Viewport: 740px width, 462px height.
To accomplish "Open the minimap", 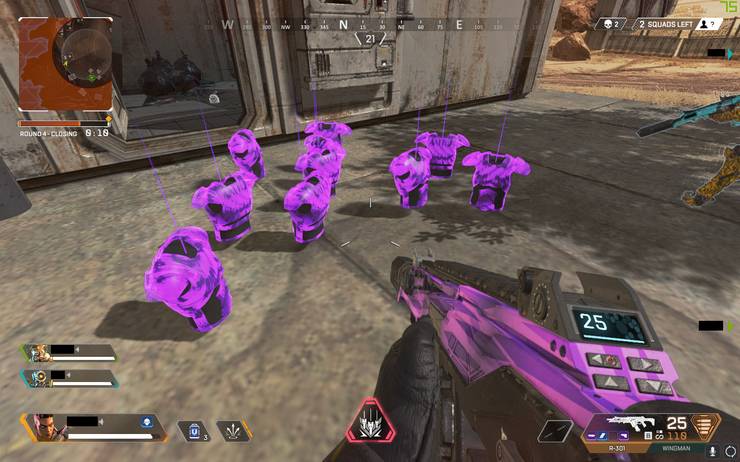I will pyautogui.click(x=65, y=64).
